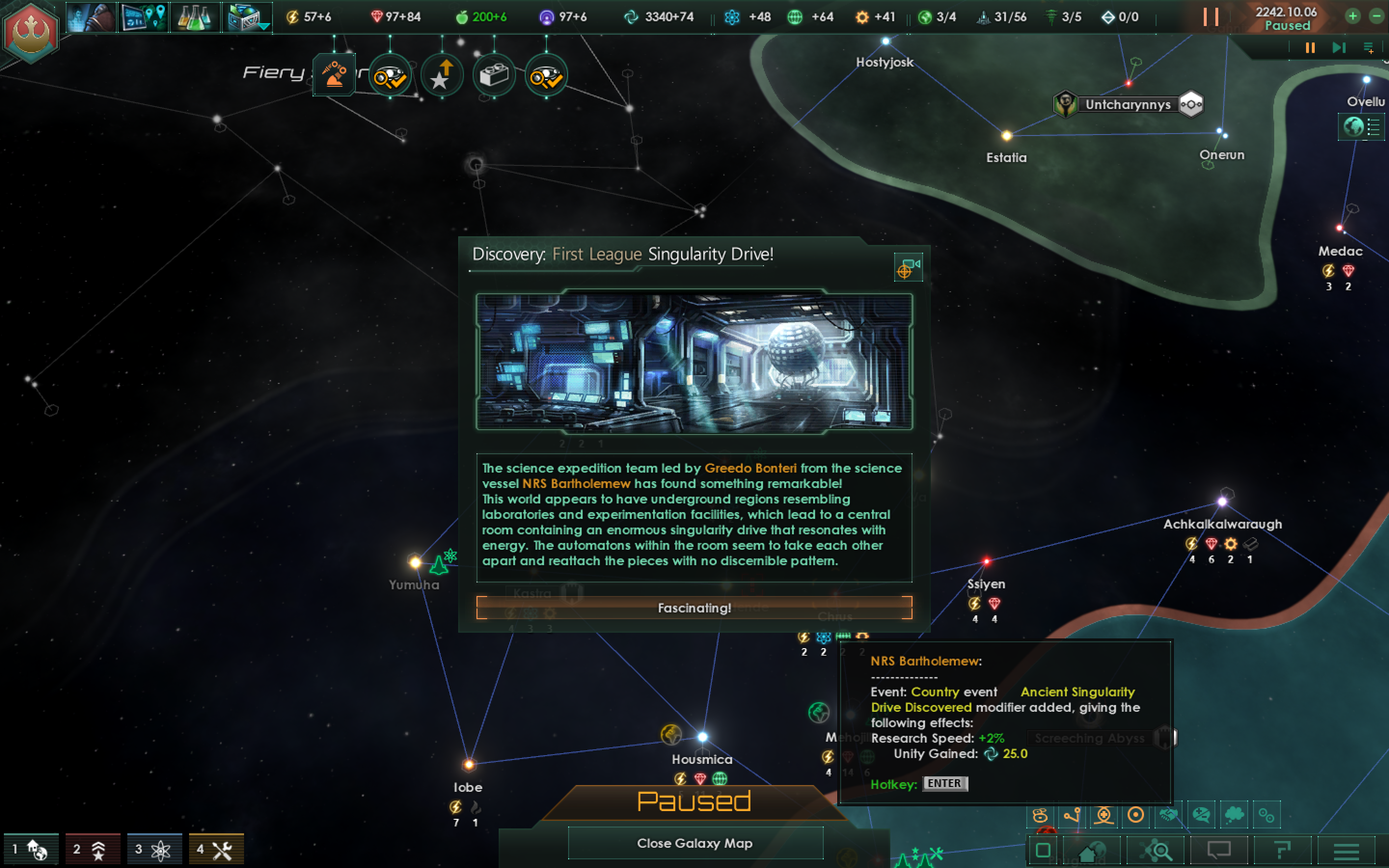The width and height of the screenshot is (1389, 868).
Task: Open the Leaders panel via portrait icon
Action: 92,17
